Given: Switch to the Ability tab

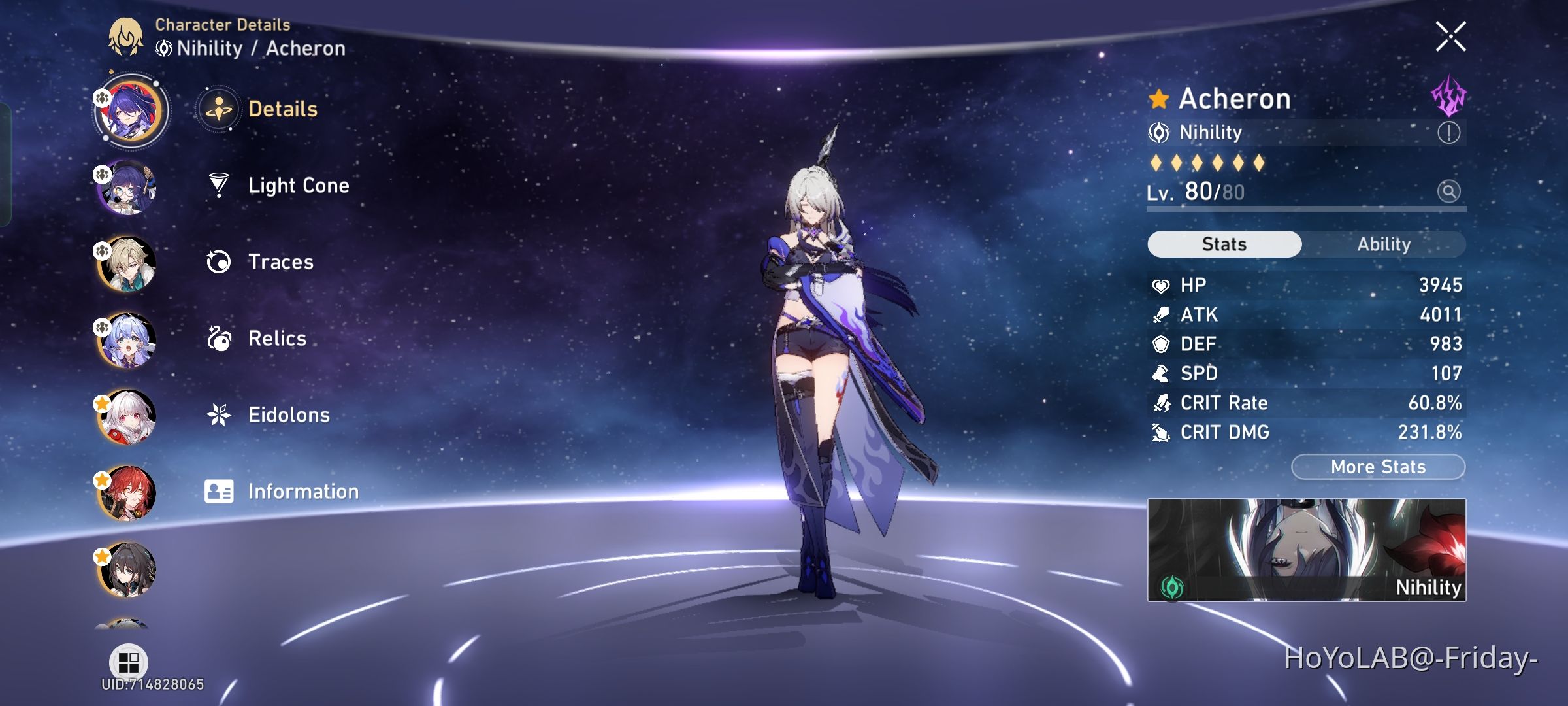Looking at the screenshot, I should point(1385,244).
